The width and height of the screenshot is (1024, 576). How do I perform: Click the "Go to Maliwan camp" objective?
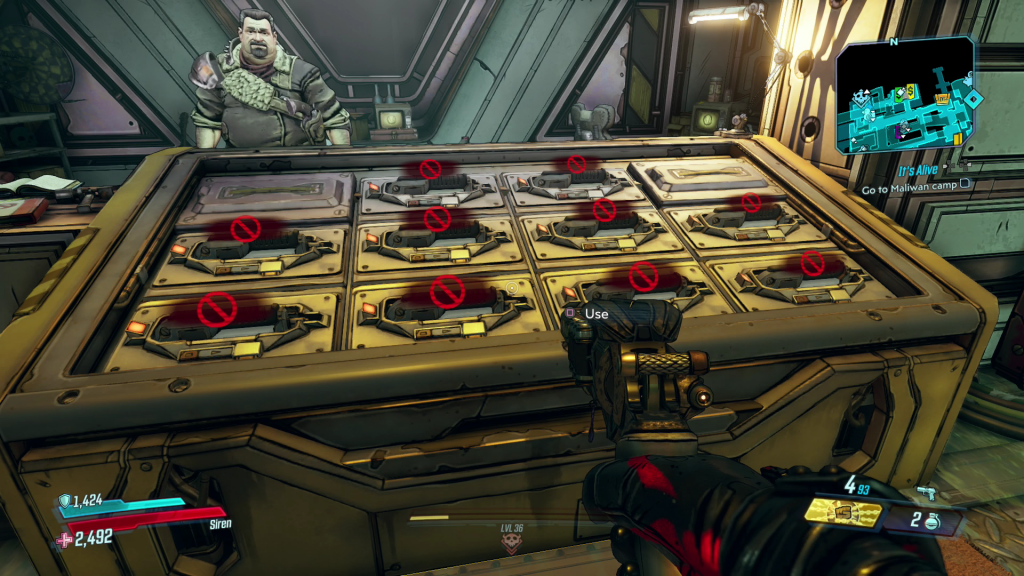coord(910,185)
